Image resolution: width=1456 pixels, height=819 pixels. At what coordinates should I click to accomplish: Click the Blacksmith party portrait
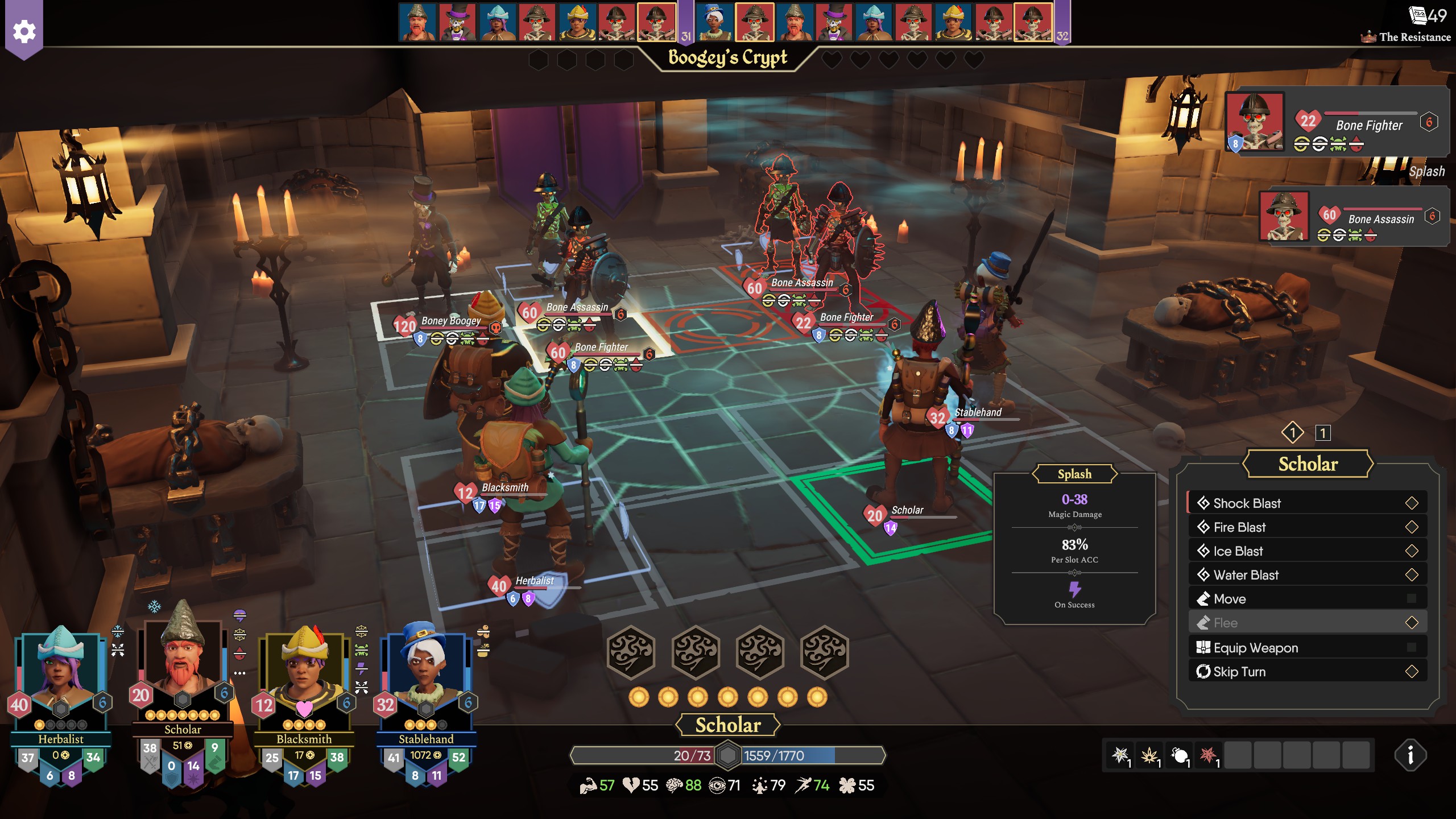click(304, 671)
